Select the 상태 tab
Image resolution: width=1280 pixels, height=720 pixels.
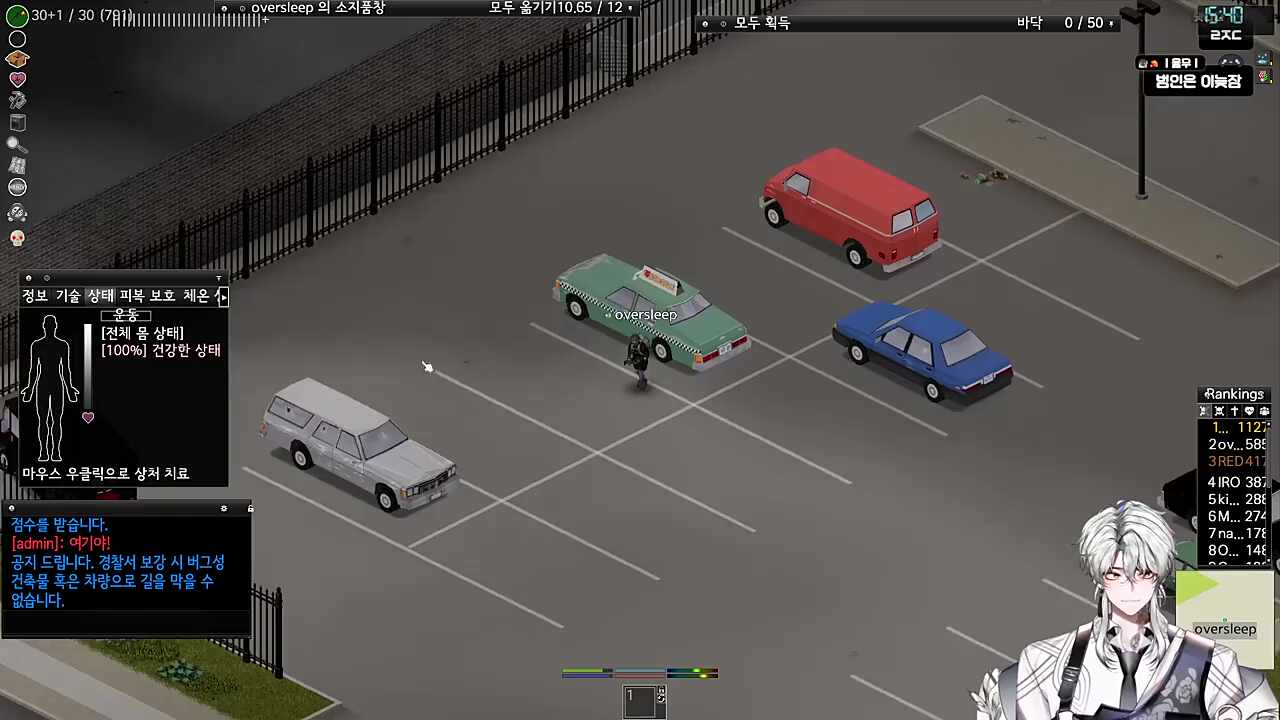tap(100, 296)
